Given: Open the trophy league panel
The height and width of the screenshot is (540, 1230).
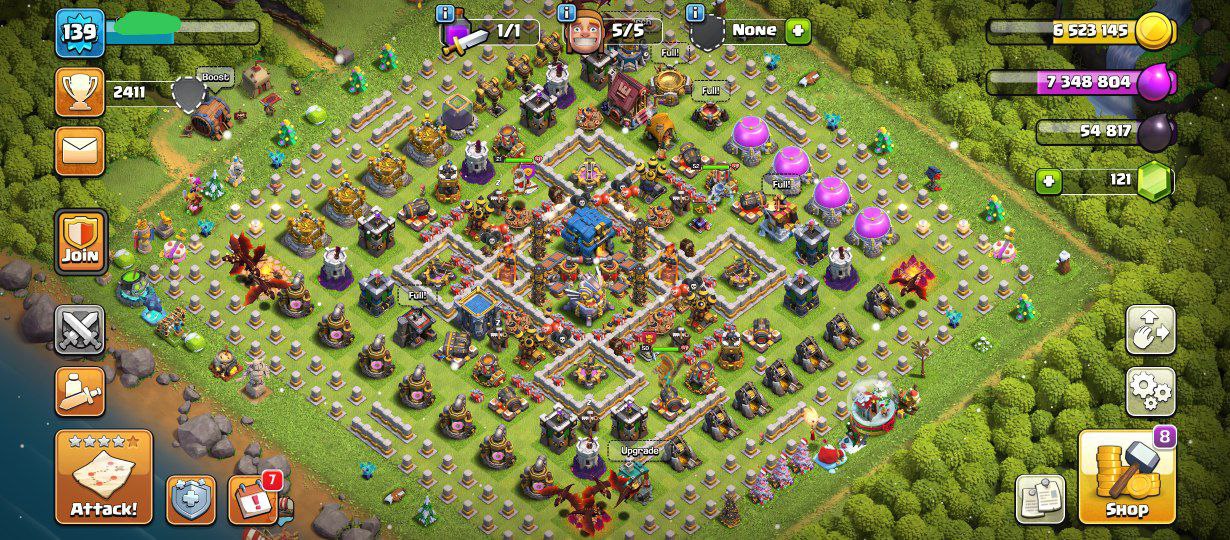Looking at the screenshot, I should click(x=80, y=93).
